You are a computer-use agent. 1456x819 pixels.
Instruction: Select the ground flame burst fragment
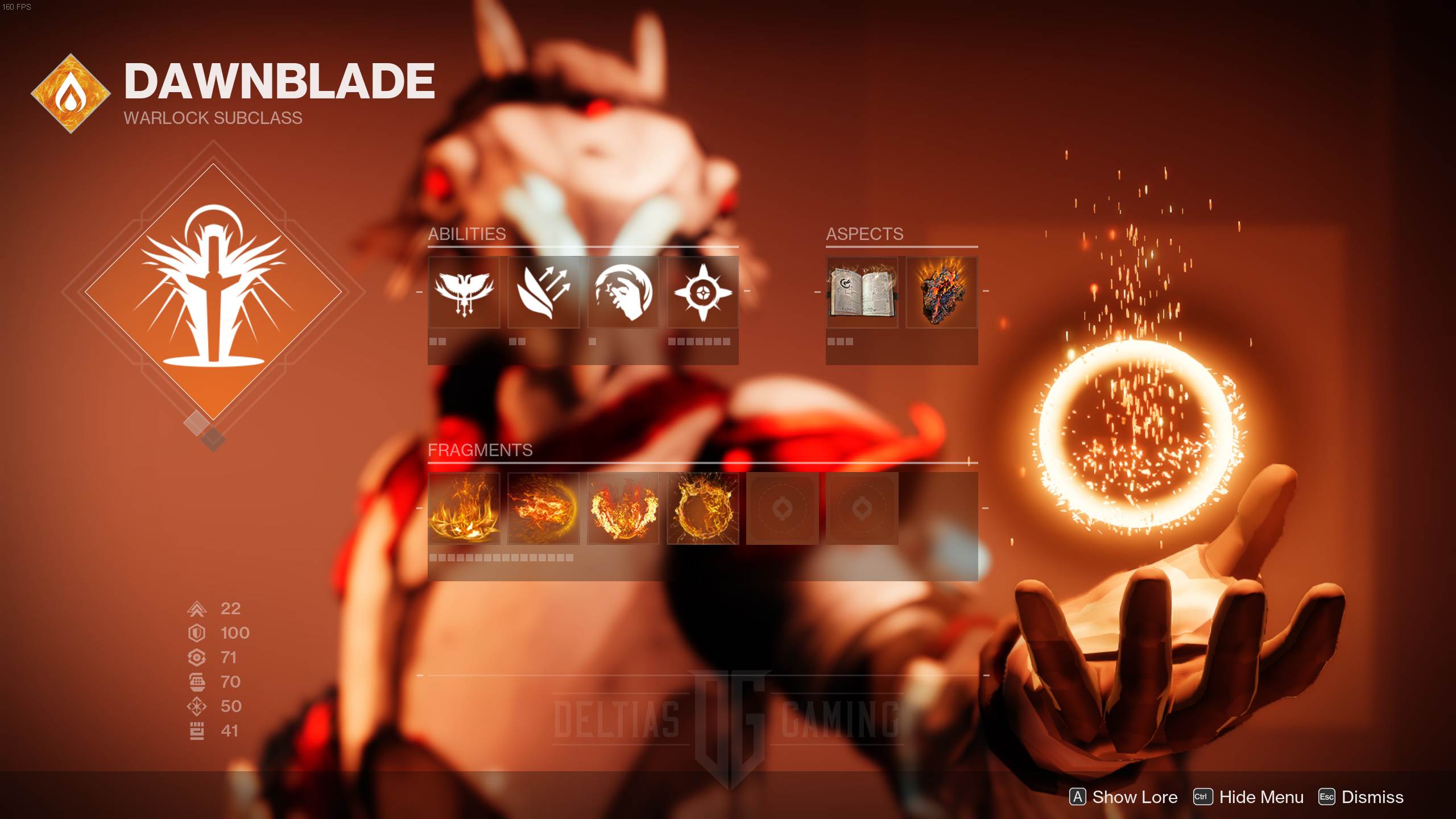(x=464, y=508)
